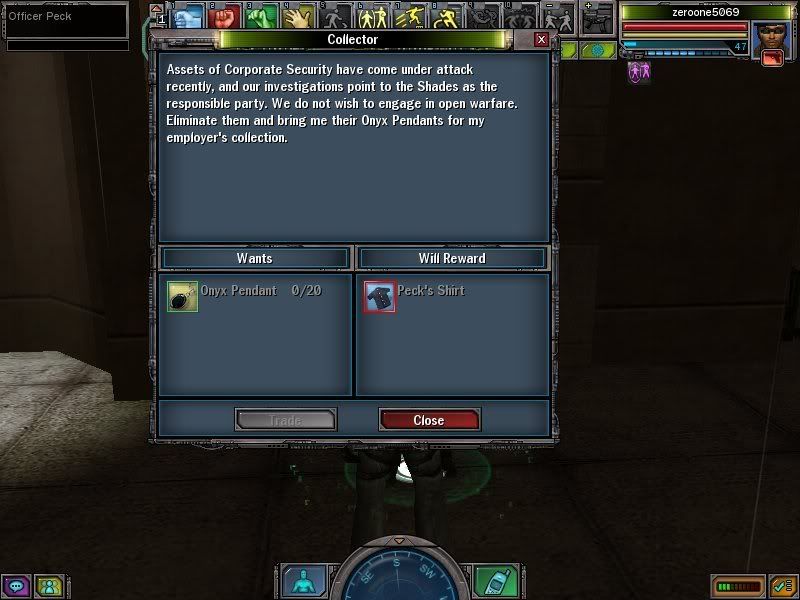Inspect the Peck's Shirt reward icon
Image resolution: width=800 pixels, height=600 pixels.
[x=380, y=296]
